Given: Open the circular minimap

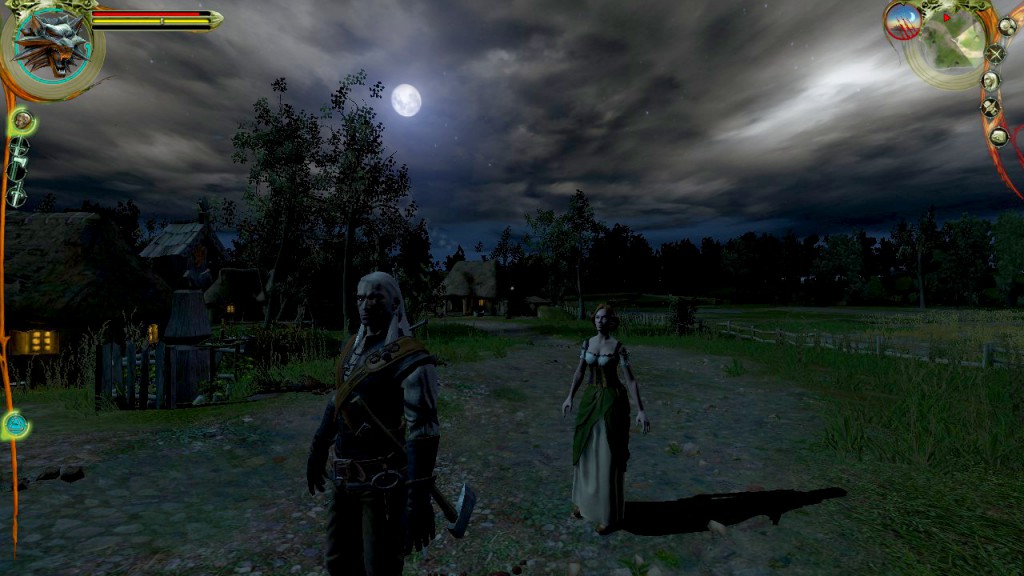Looking at the screenshot, I should (949, 41).
